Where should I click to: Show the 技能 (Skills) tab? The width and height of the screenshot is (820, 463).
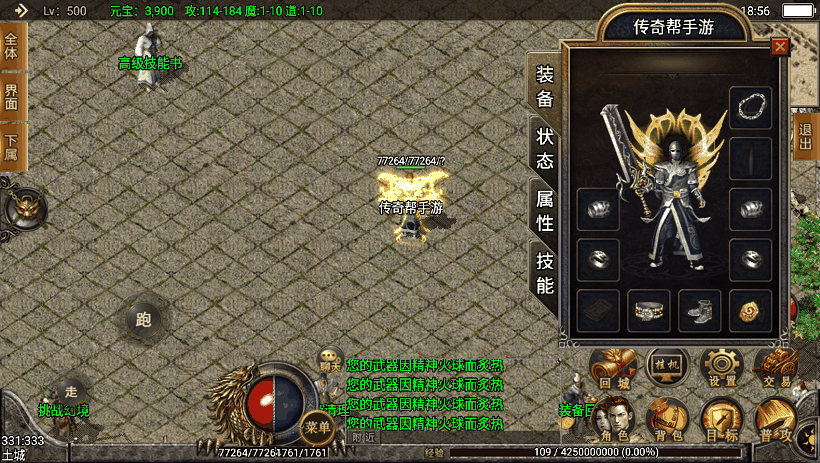point(545,272)
